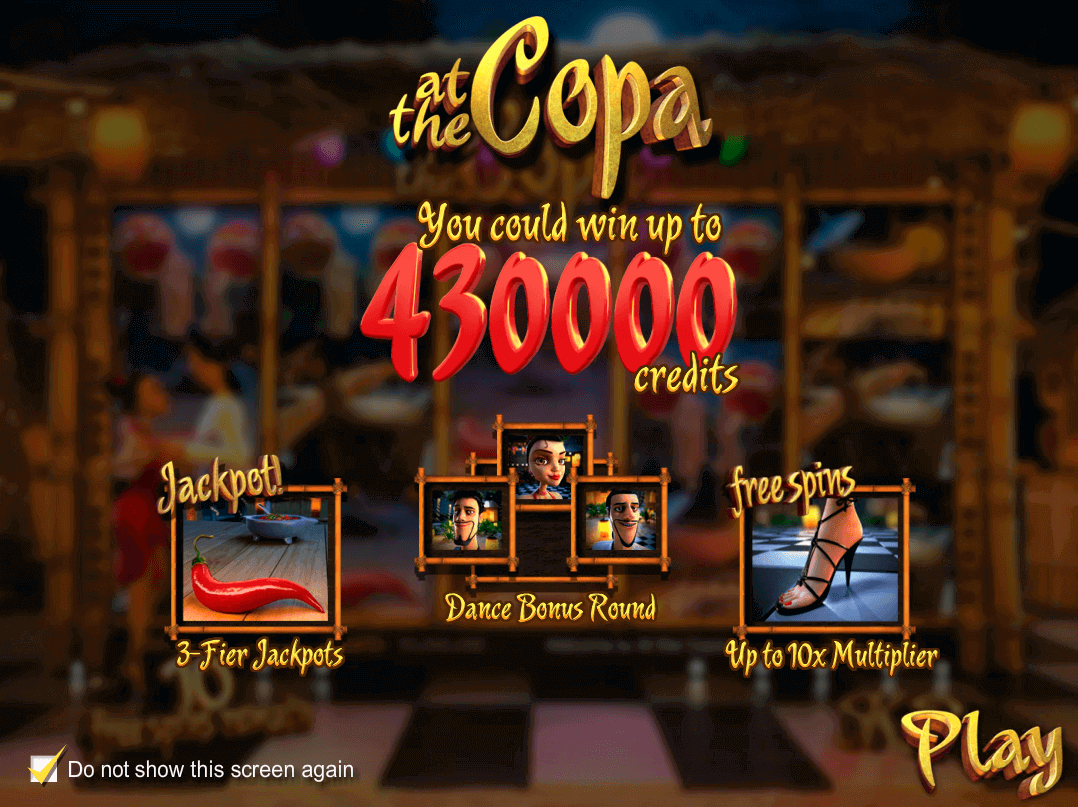Screen dimensions: 1078x807
Task: Toggle the 'Do not show this screen again' checkbox
Action: pyautogui.click(x=43, y=768)
